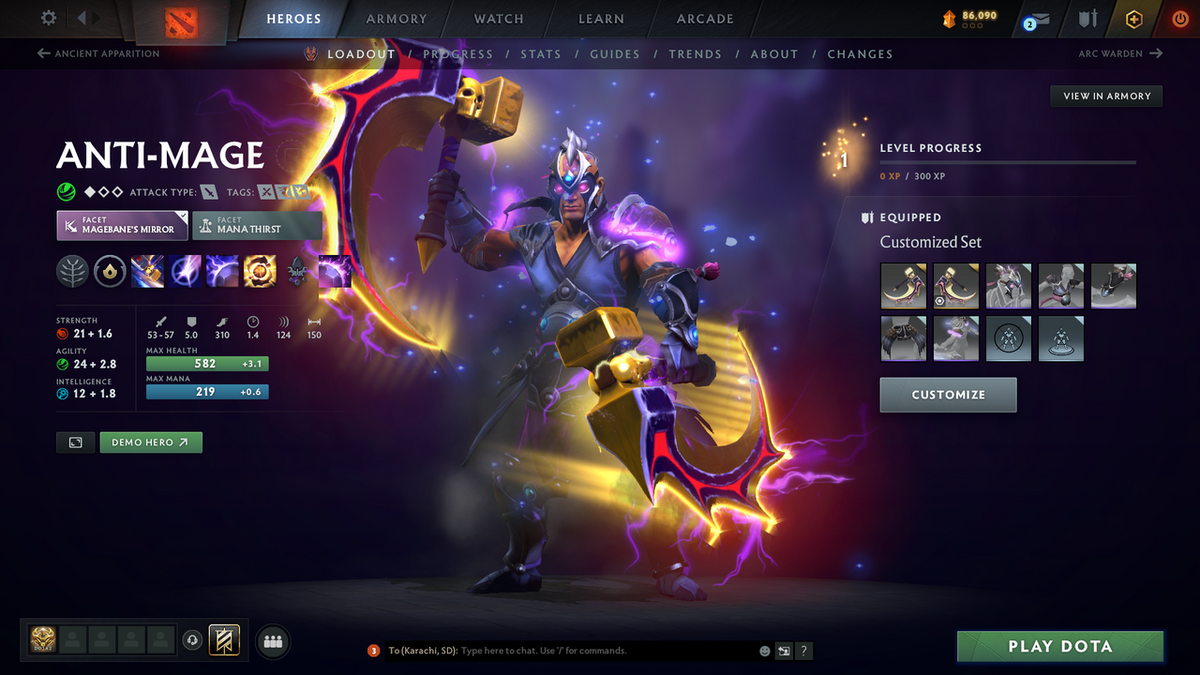Focus the chat input box
Image resolution: width=1200 pixels, height=675 pixels.
point(600,651)
